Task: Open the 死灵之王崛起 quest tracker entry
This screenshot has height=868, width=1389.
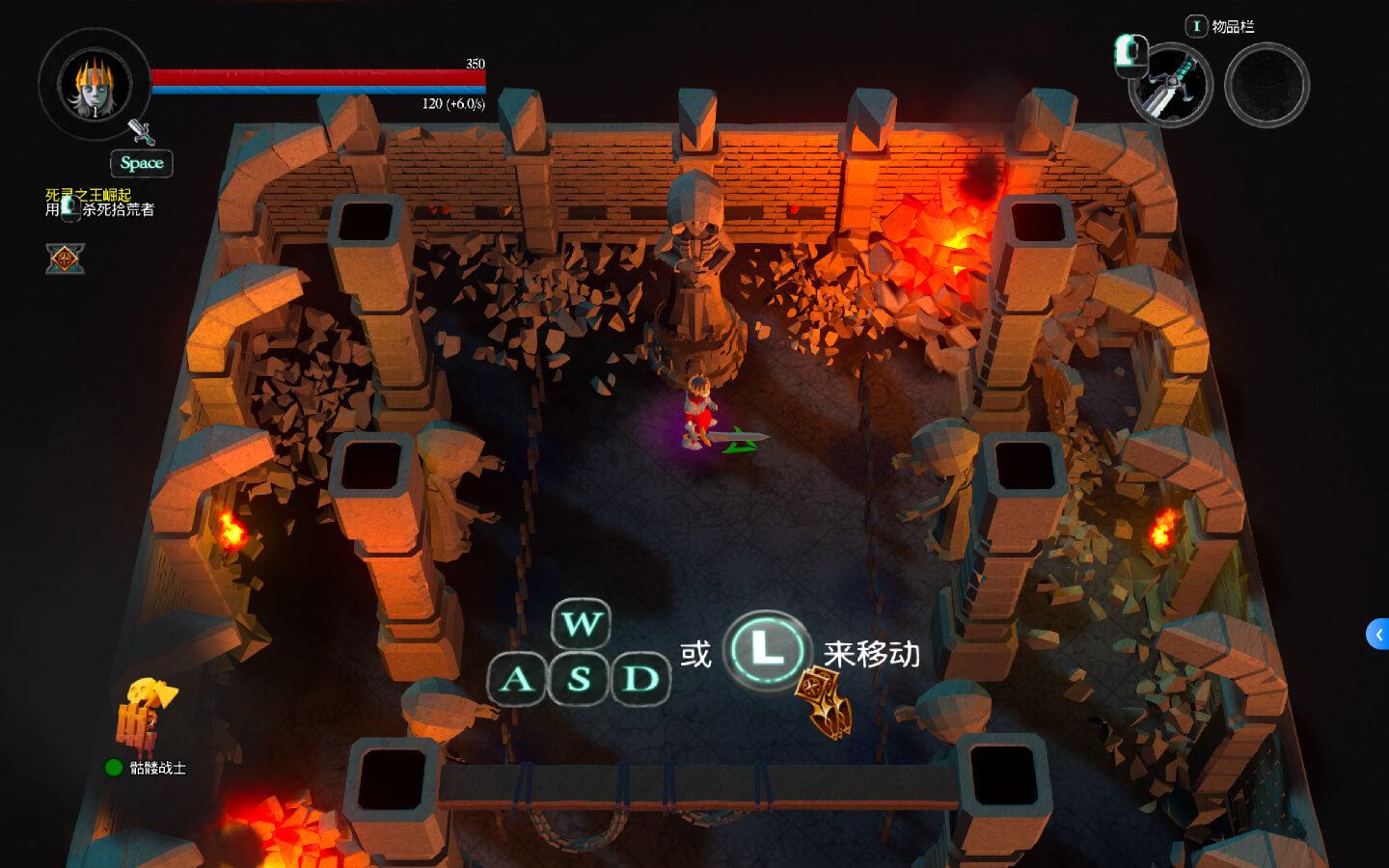Action: pyautogui.click(x=89, y=195)
